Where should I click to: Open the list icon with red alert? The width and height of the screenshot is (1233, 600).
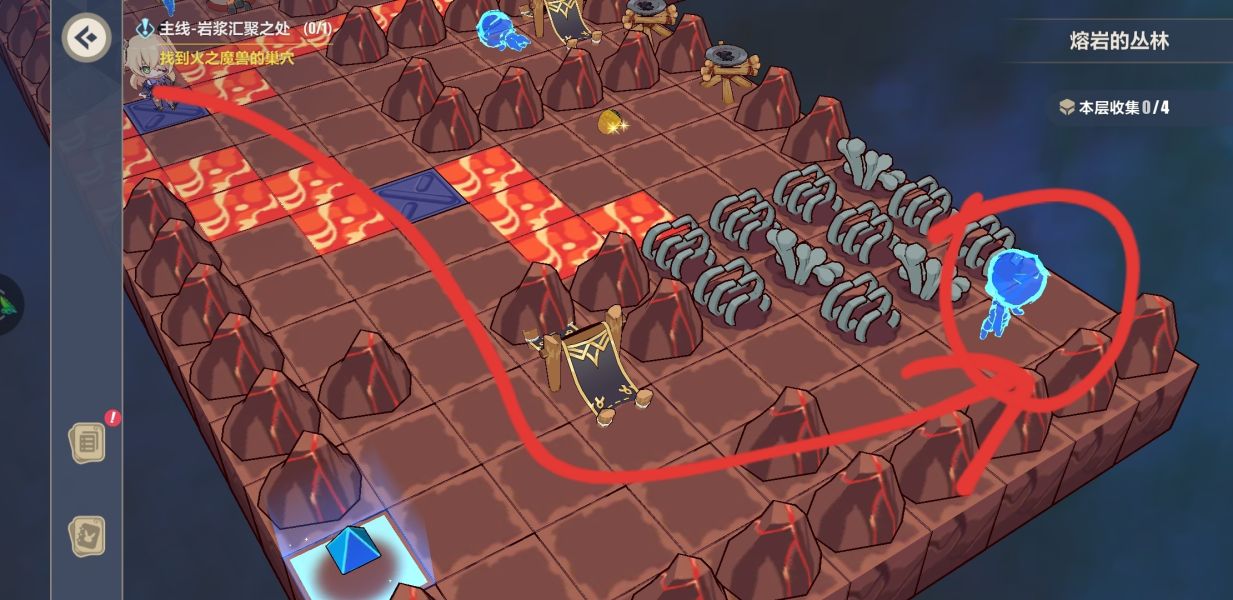point(87,442)
